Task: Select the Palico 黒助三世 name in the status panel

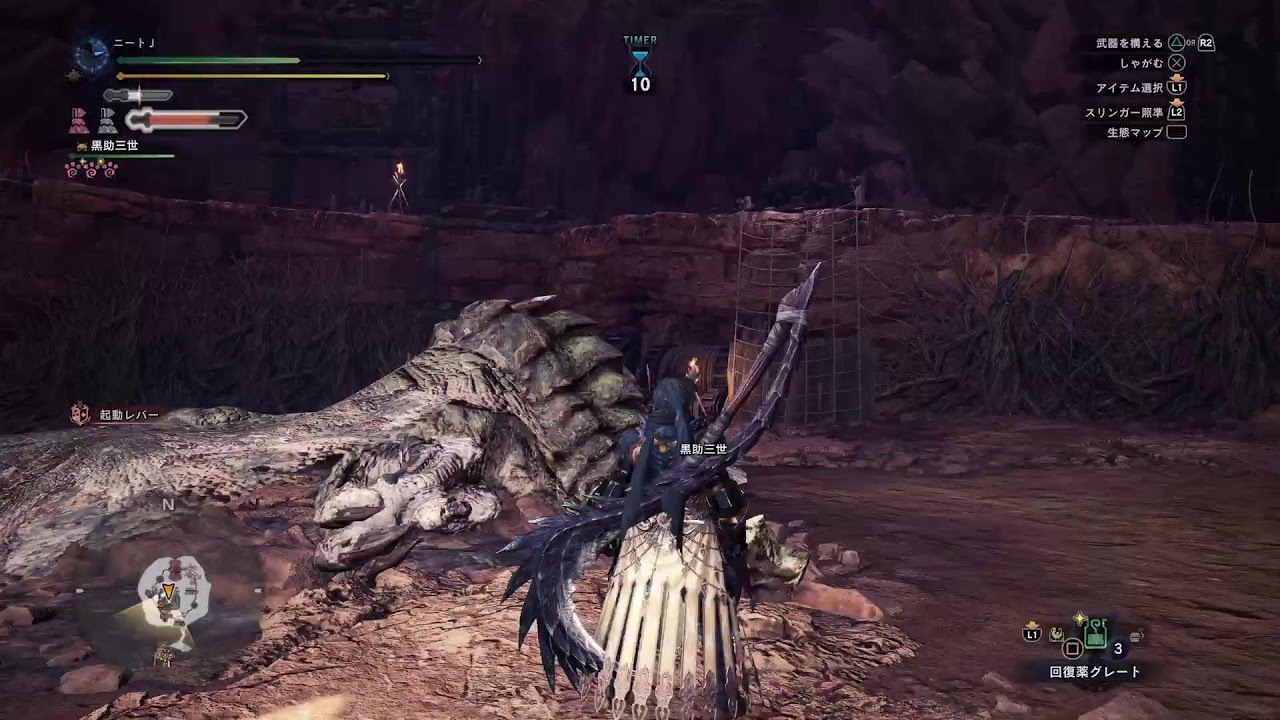Action: pos(114,146)
